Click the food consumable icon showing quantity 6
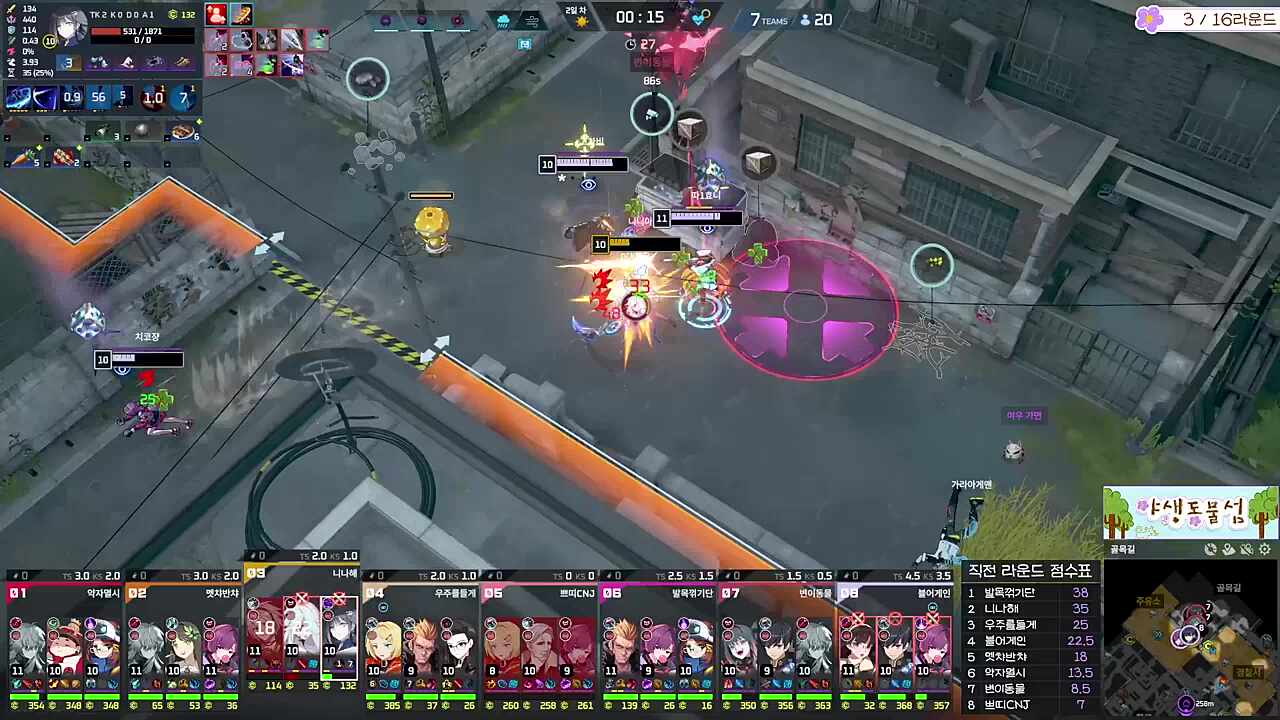 (181, 131)
